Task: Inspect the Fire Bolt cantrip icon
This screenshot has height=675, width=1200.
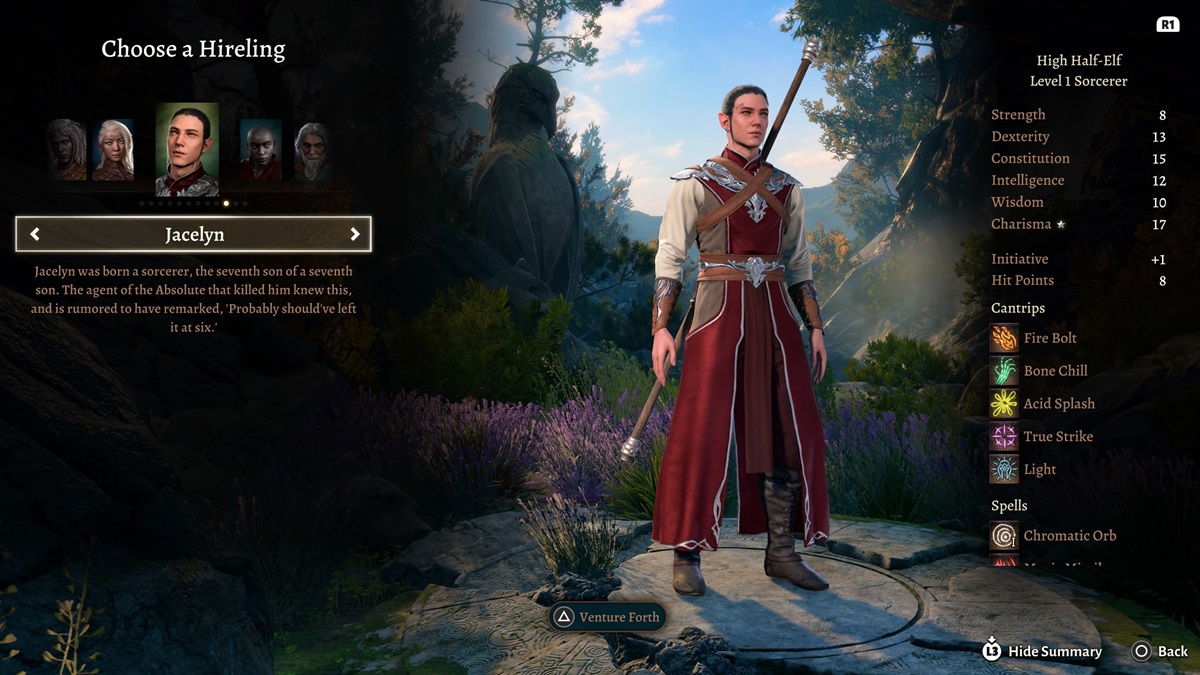Action: coord(1004,338)
